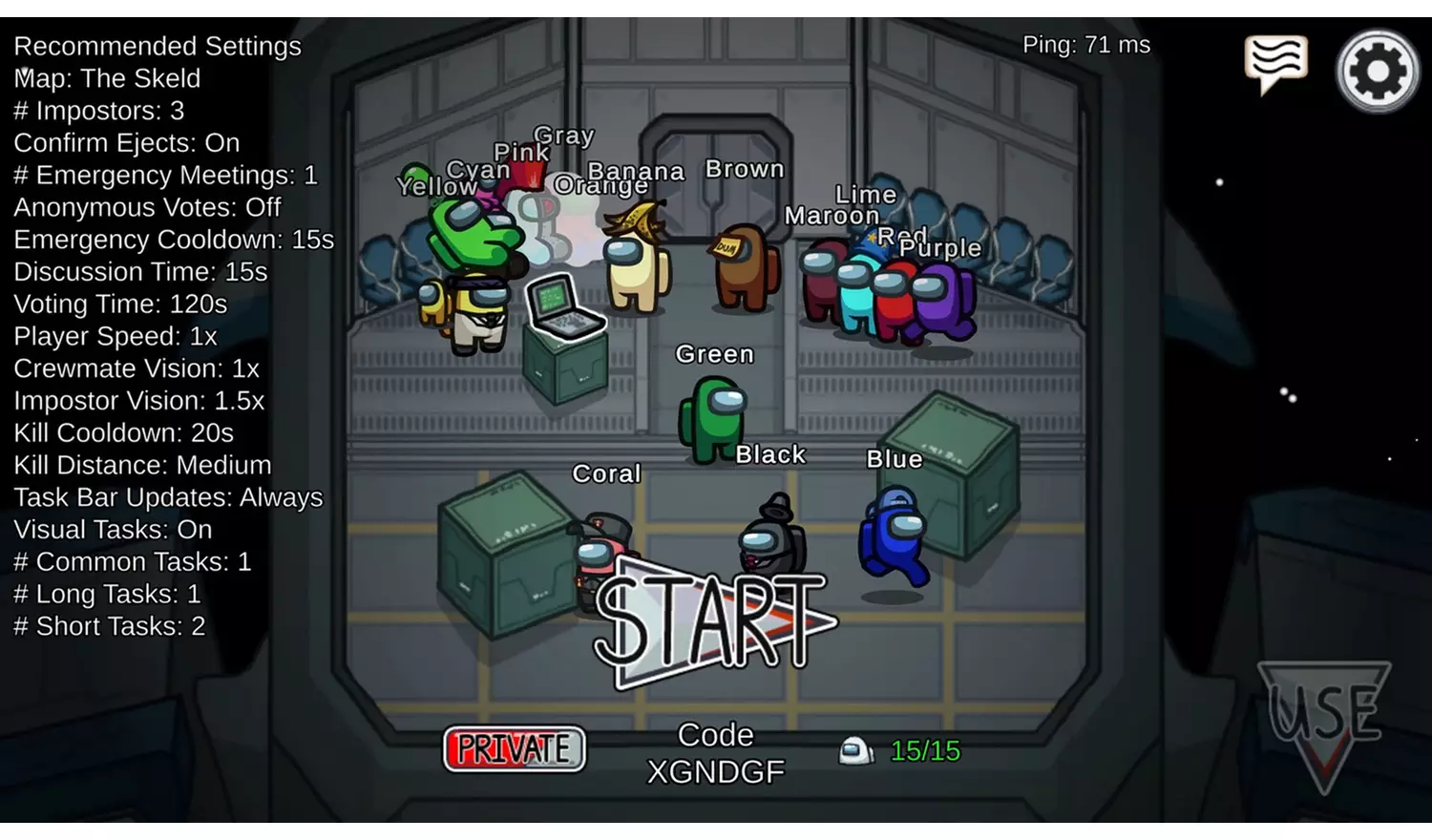Toggle the lobby's PRIVATE button

click(514, 749)
